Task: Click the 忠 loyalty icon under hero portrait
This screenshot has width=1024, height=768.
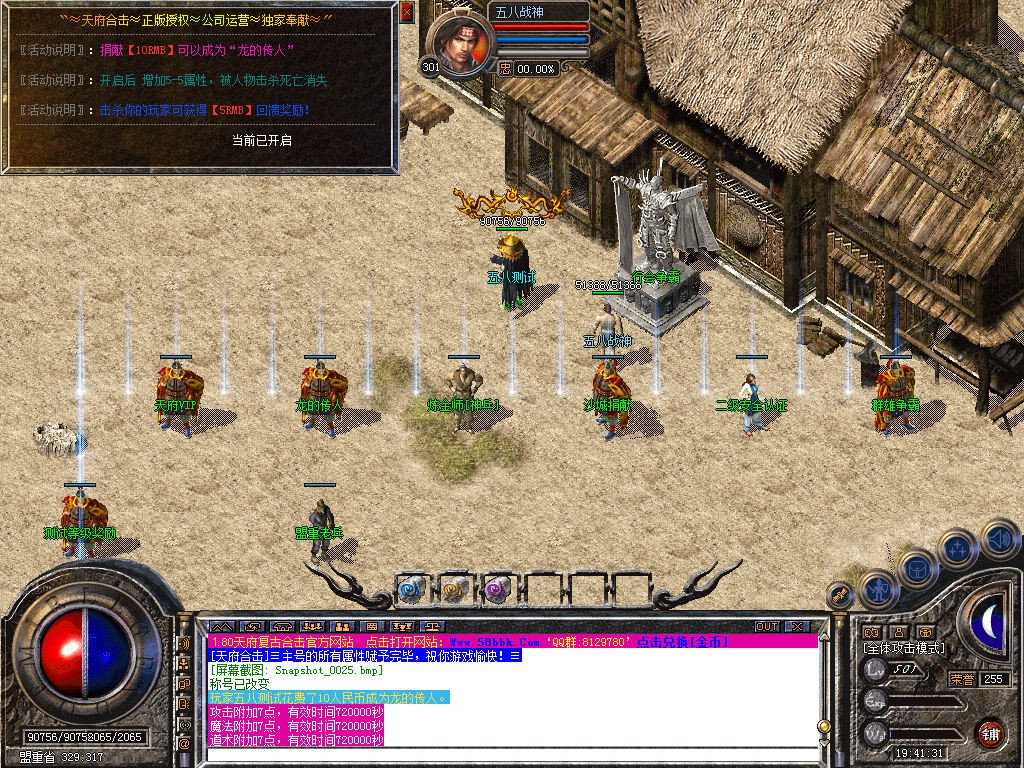Action: (x=506, y=69)
